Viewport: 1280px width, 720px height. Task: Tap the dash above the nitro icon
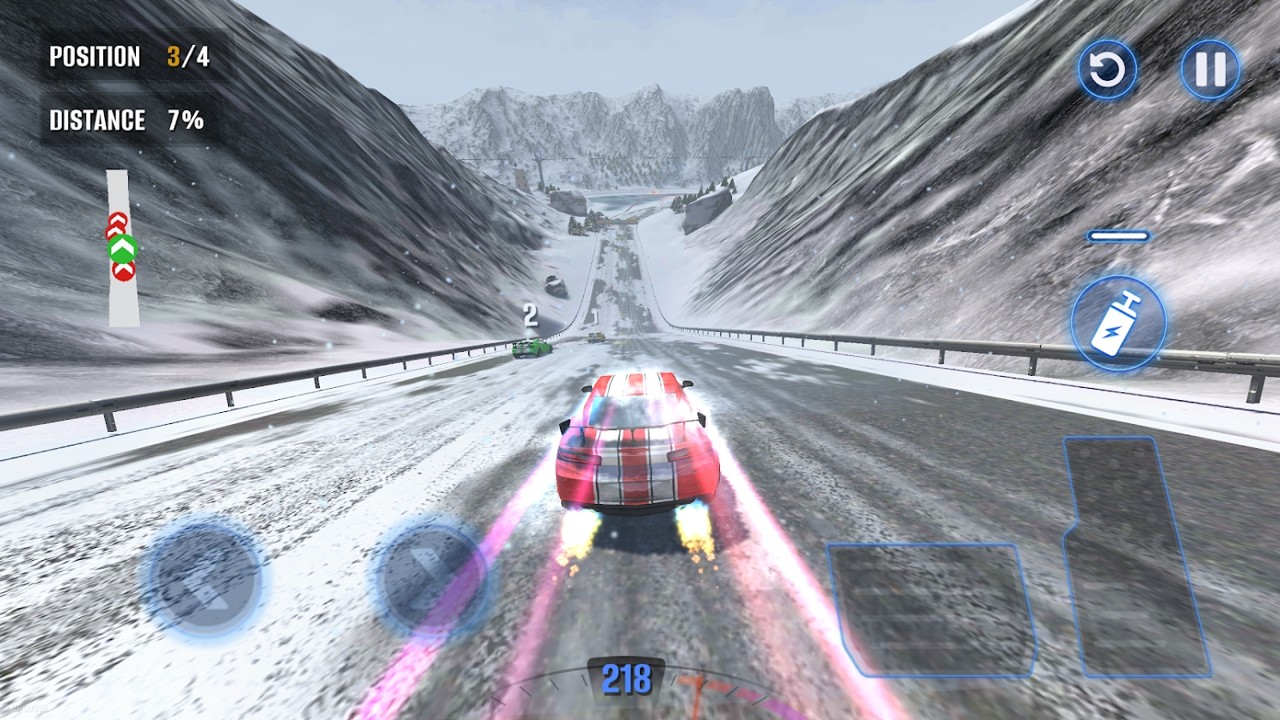[x=1118, y=237]
